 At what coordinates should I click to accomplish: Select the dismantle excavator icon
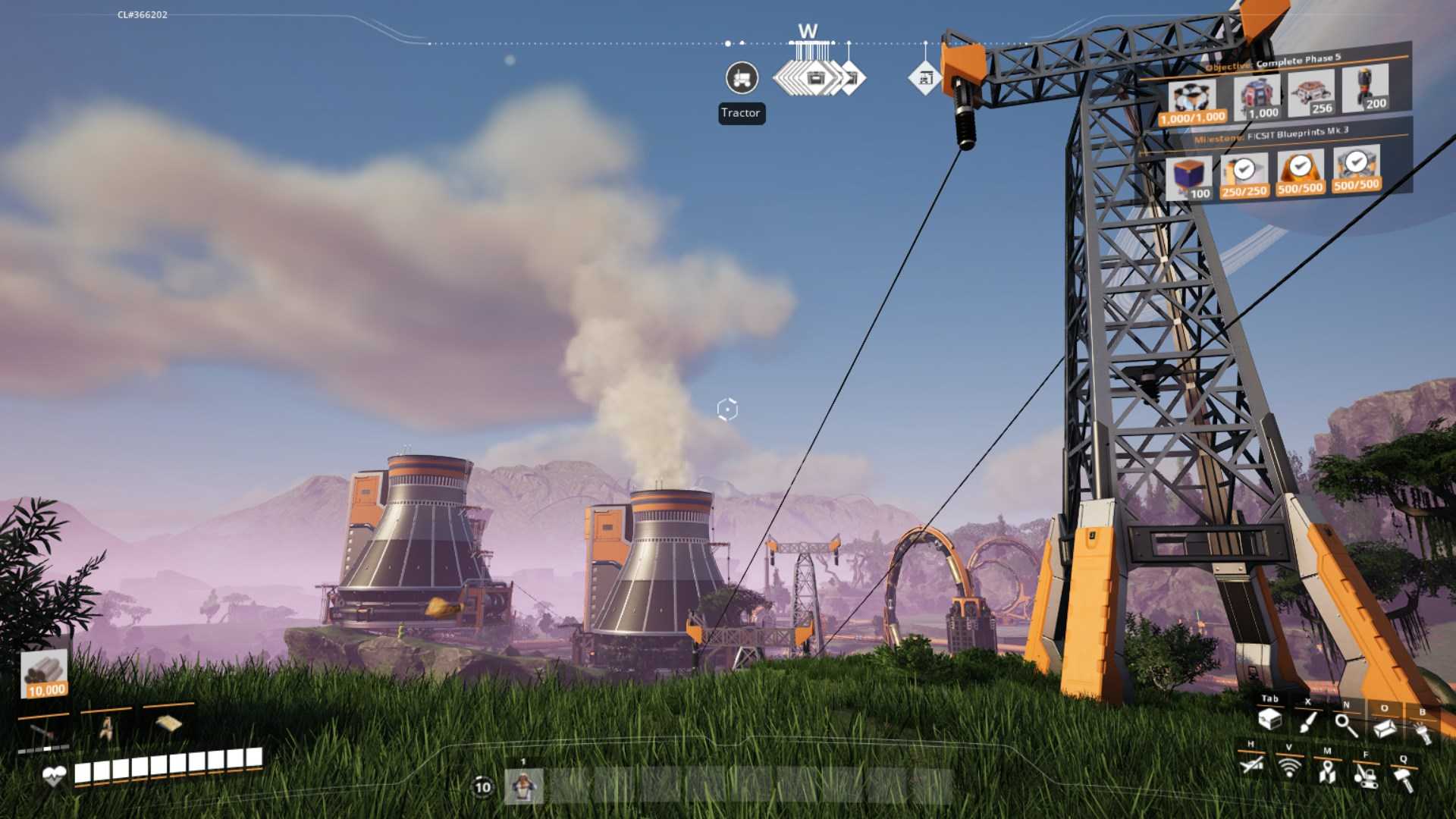tap(1367, 776)
